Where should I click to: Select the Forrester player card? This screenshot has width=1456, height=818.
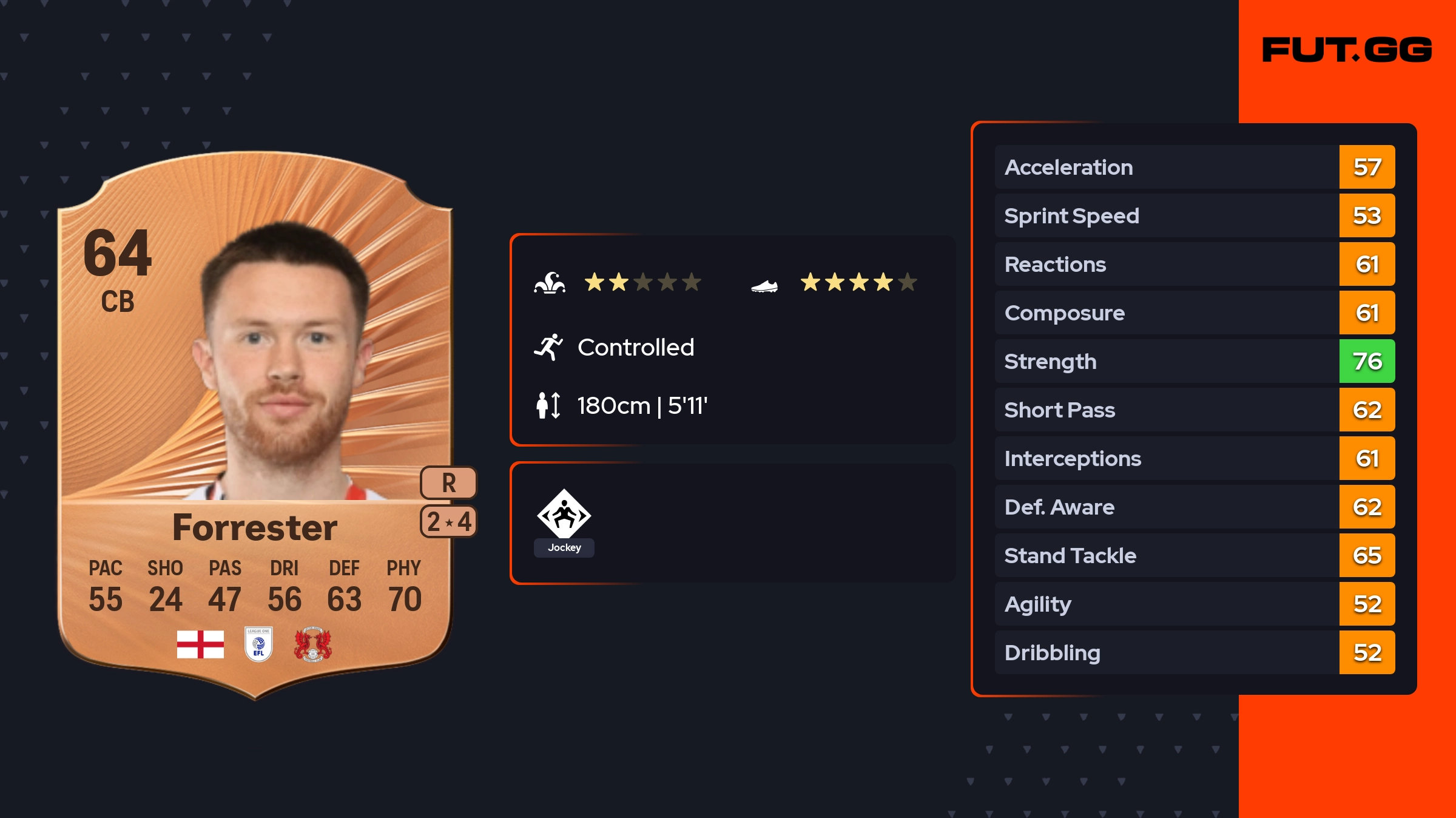click(255, 425)
